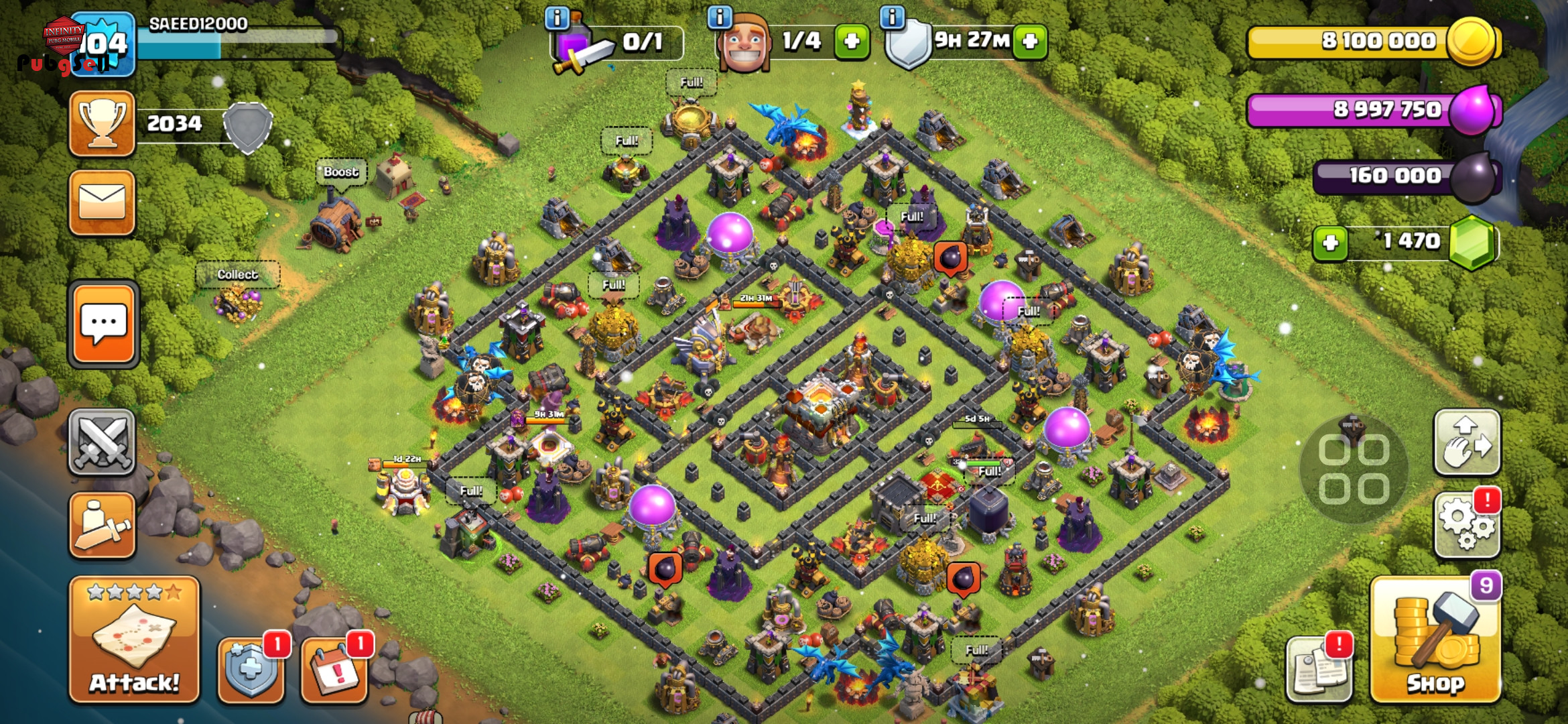Open the clan chat bubble
This screenshot has width=1568, height=724.
click(x=103, y=324)
